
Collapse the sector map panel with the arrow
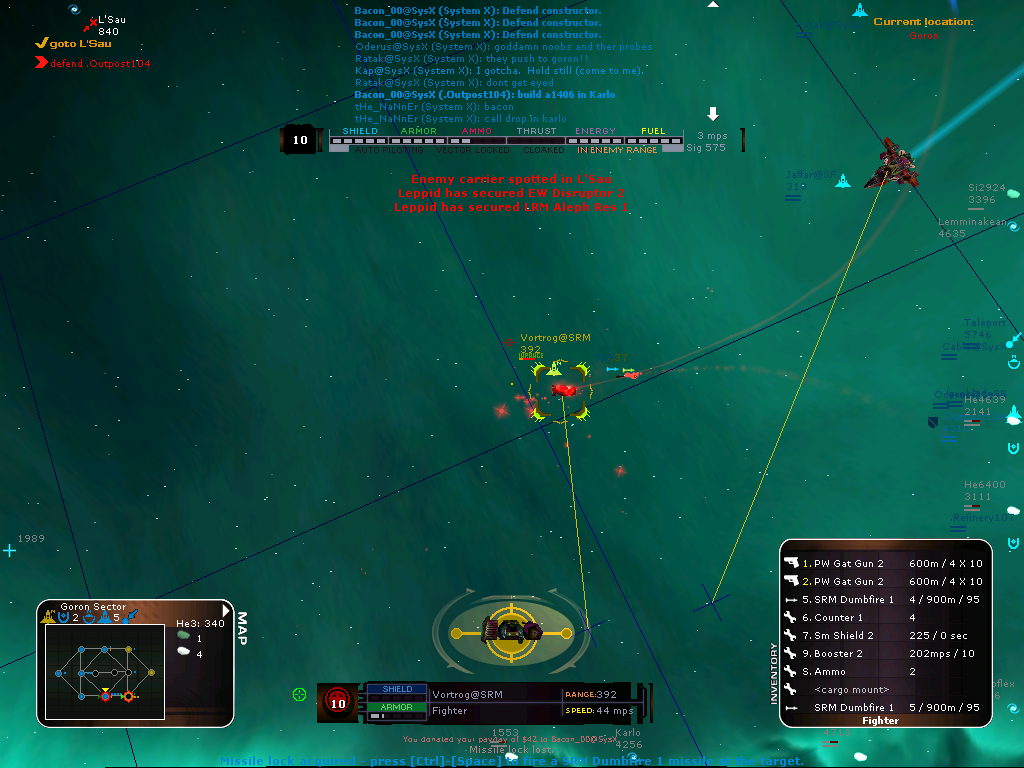227,610
